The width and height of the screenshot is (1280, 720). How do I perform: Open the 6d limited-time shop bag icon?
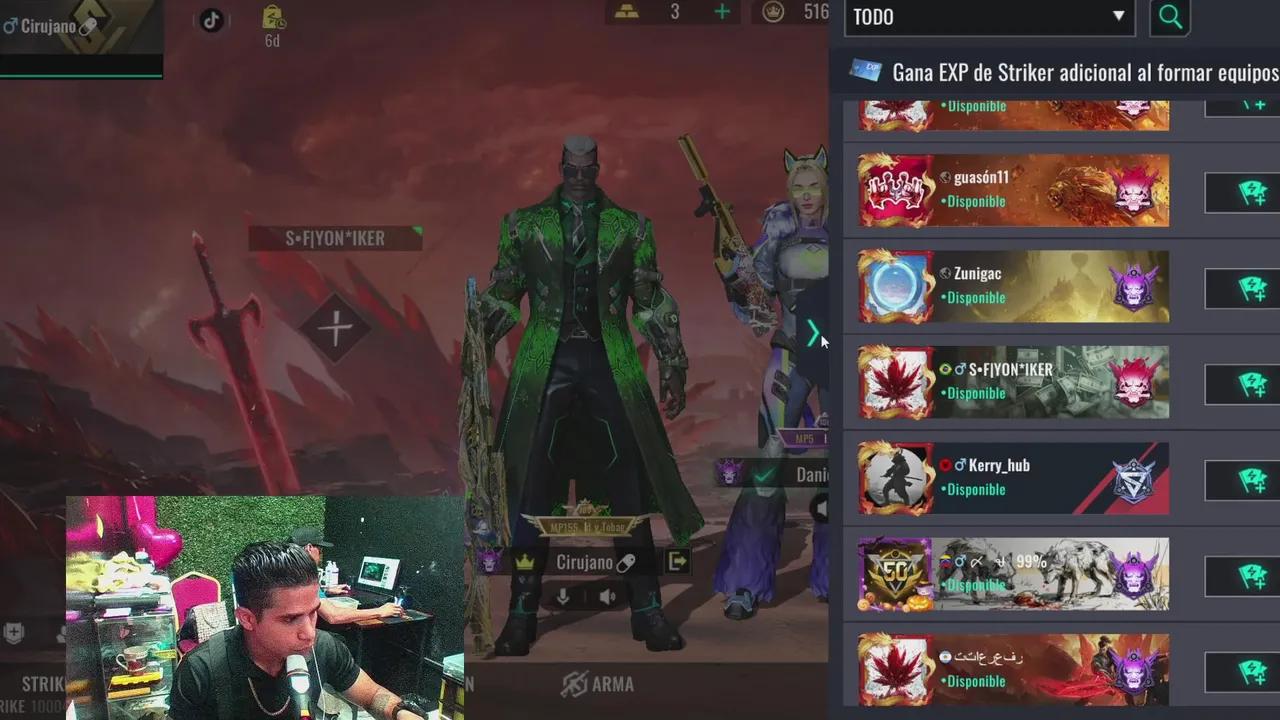(x=271, y=20)
